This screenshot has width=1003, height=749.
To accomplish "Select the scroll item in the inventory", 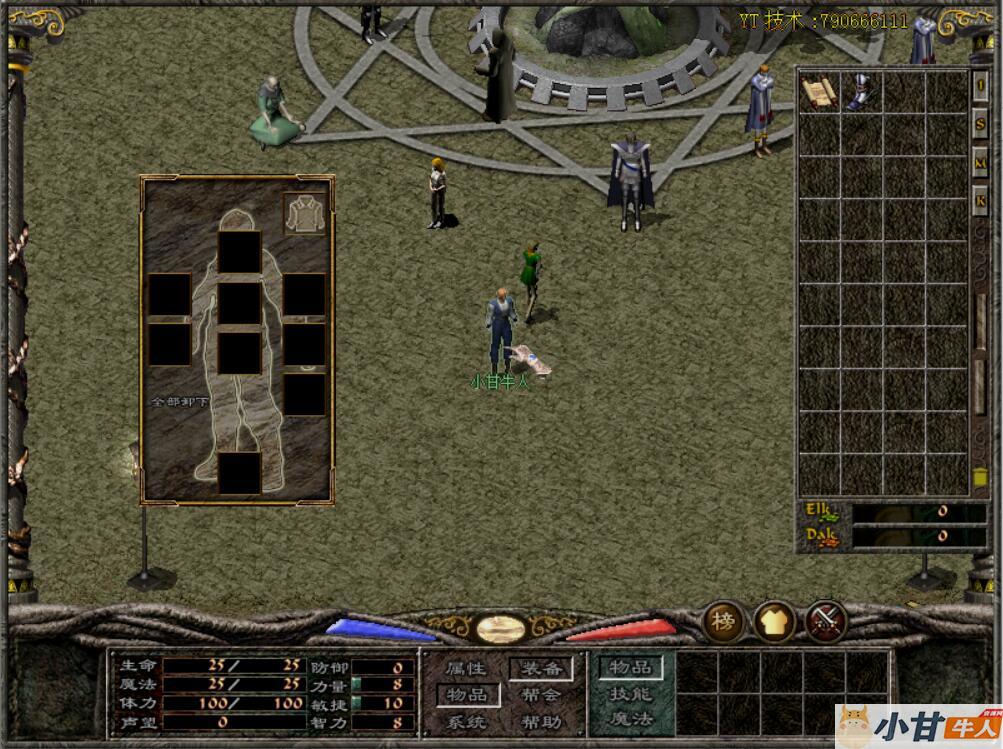I will [x=819, y=92].
